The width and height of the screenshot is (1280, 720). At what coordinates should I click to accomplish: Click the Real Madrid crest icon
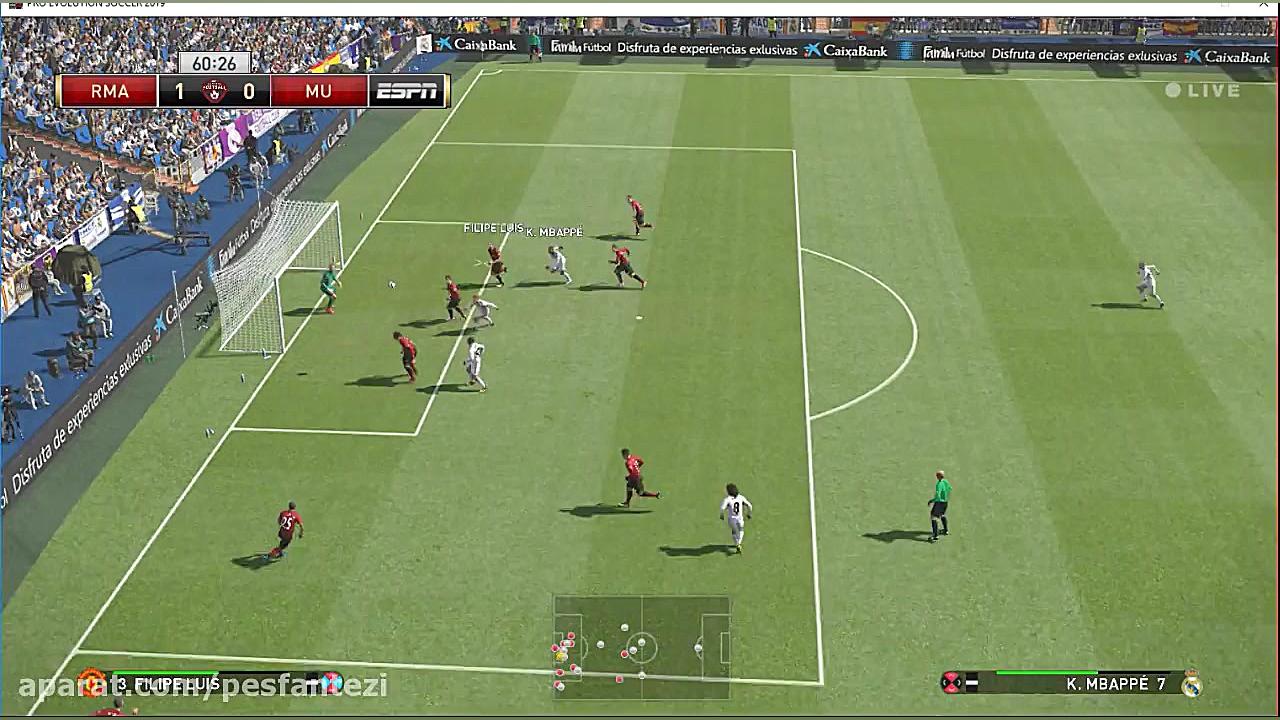pyautogui.click(x=1191, y=684)
